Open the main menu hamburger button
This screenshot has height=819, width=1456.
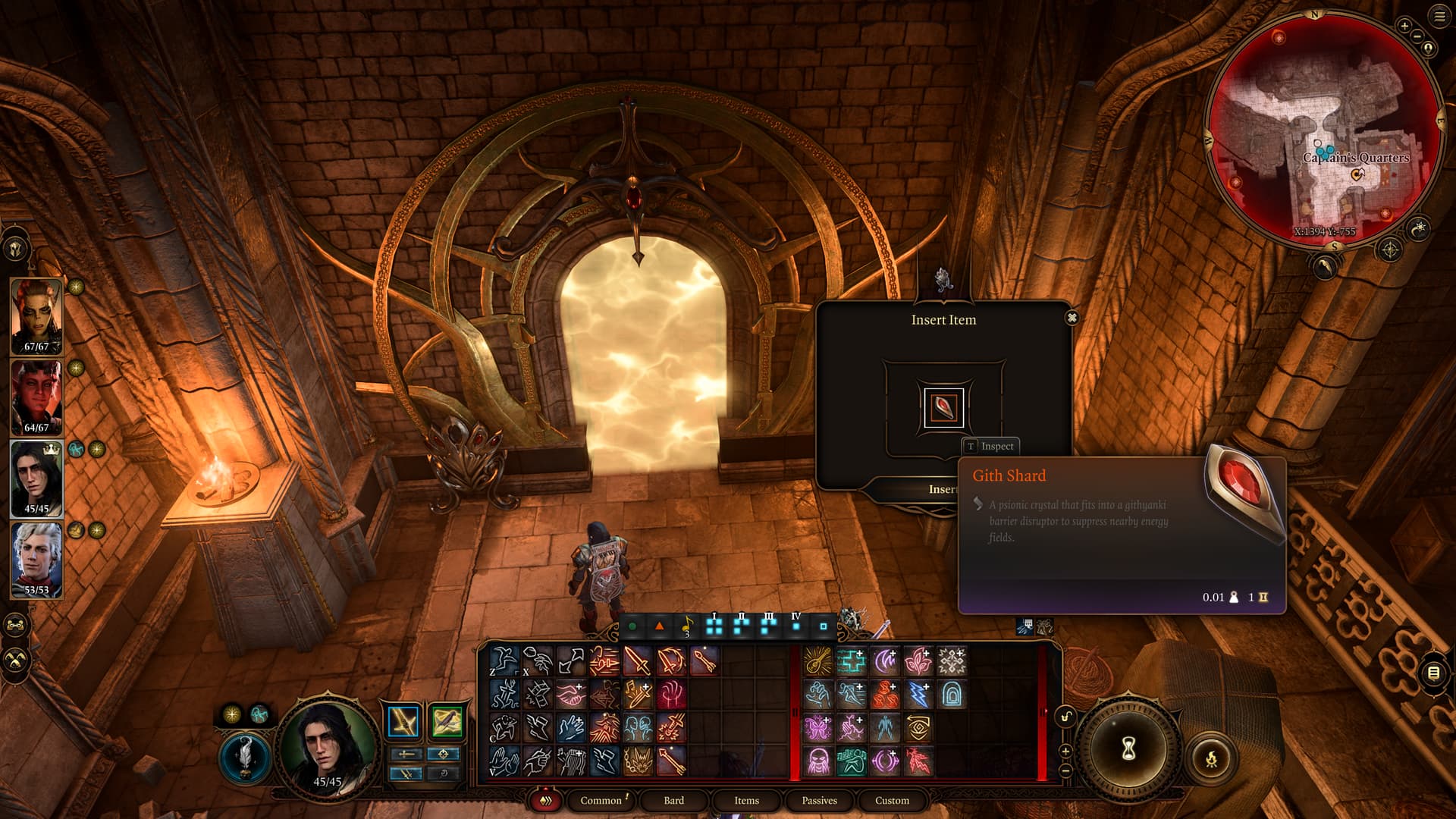(1439, 17)
